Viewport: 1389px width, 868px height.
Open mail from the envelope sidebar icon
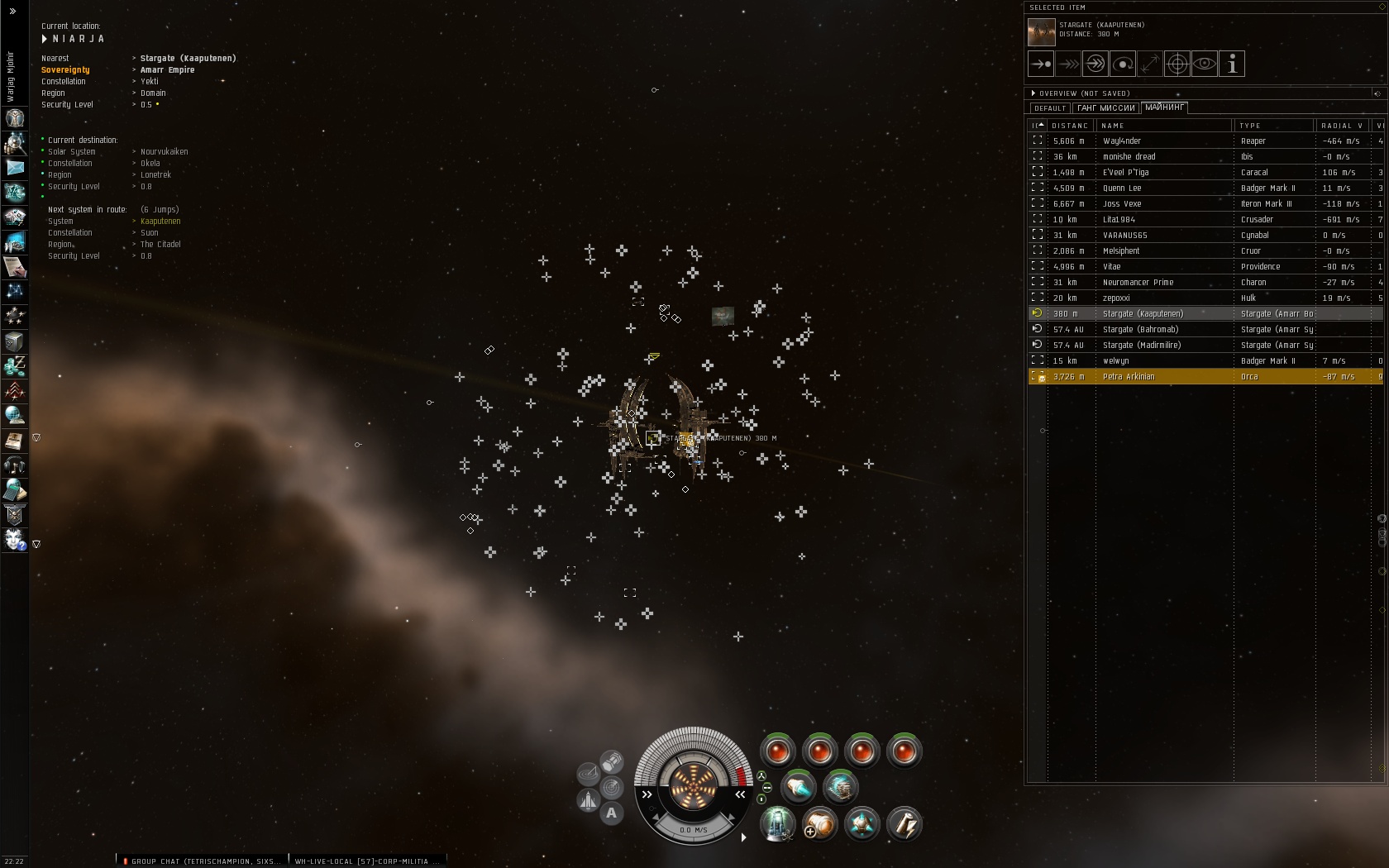[x=15, y=168]
